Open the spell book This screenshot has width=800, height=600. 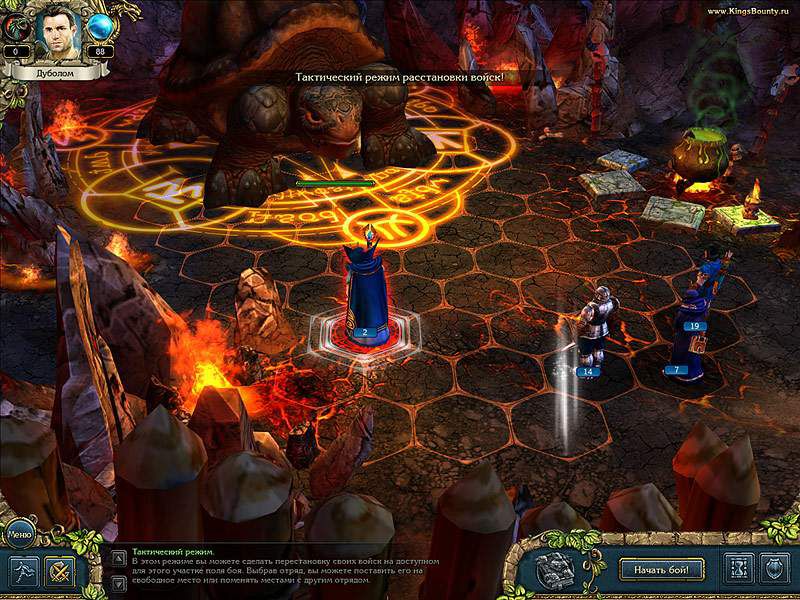click(554, 570)
